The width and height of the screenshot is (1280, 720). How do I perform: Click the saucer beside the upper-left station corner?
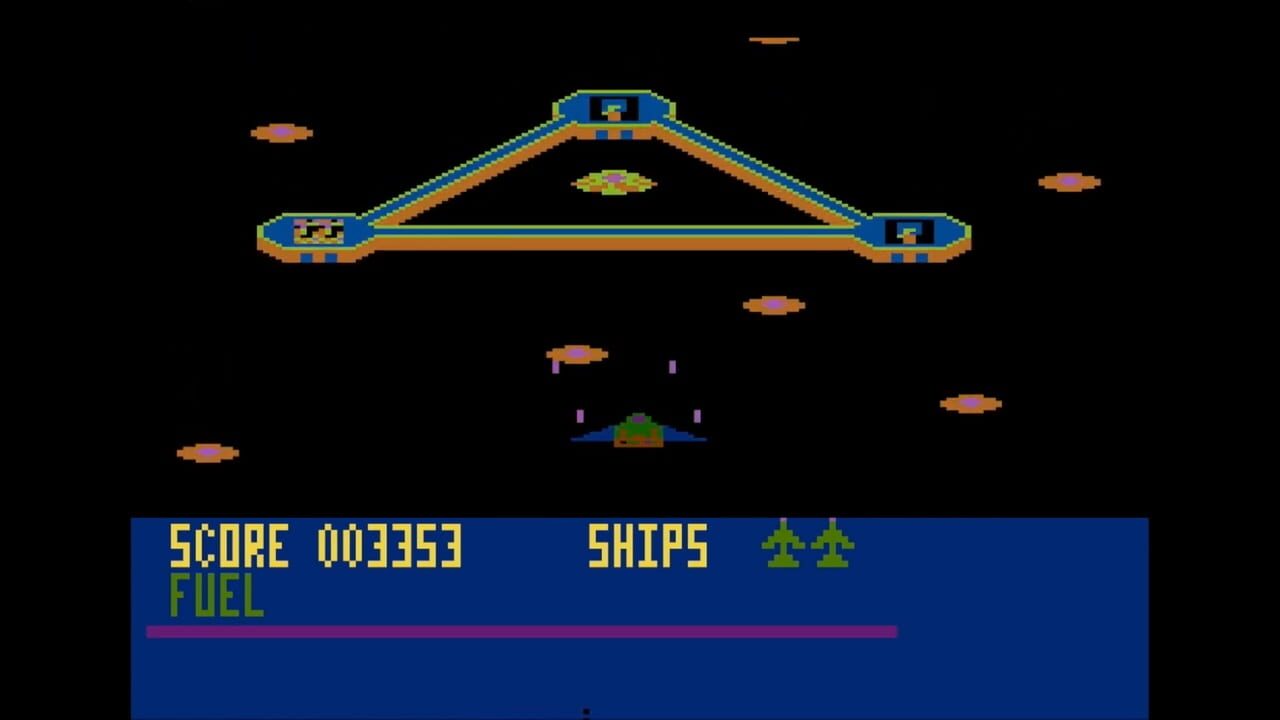(x=281, y=131)
